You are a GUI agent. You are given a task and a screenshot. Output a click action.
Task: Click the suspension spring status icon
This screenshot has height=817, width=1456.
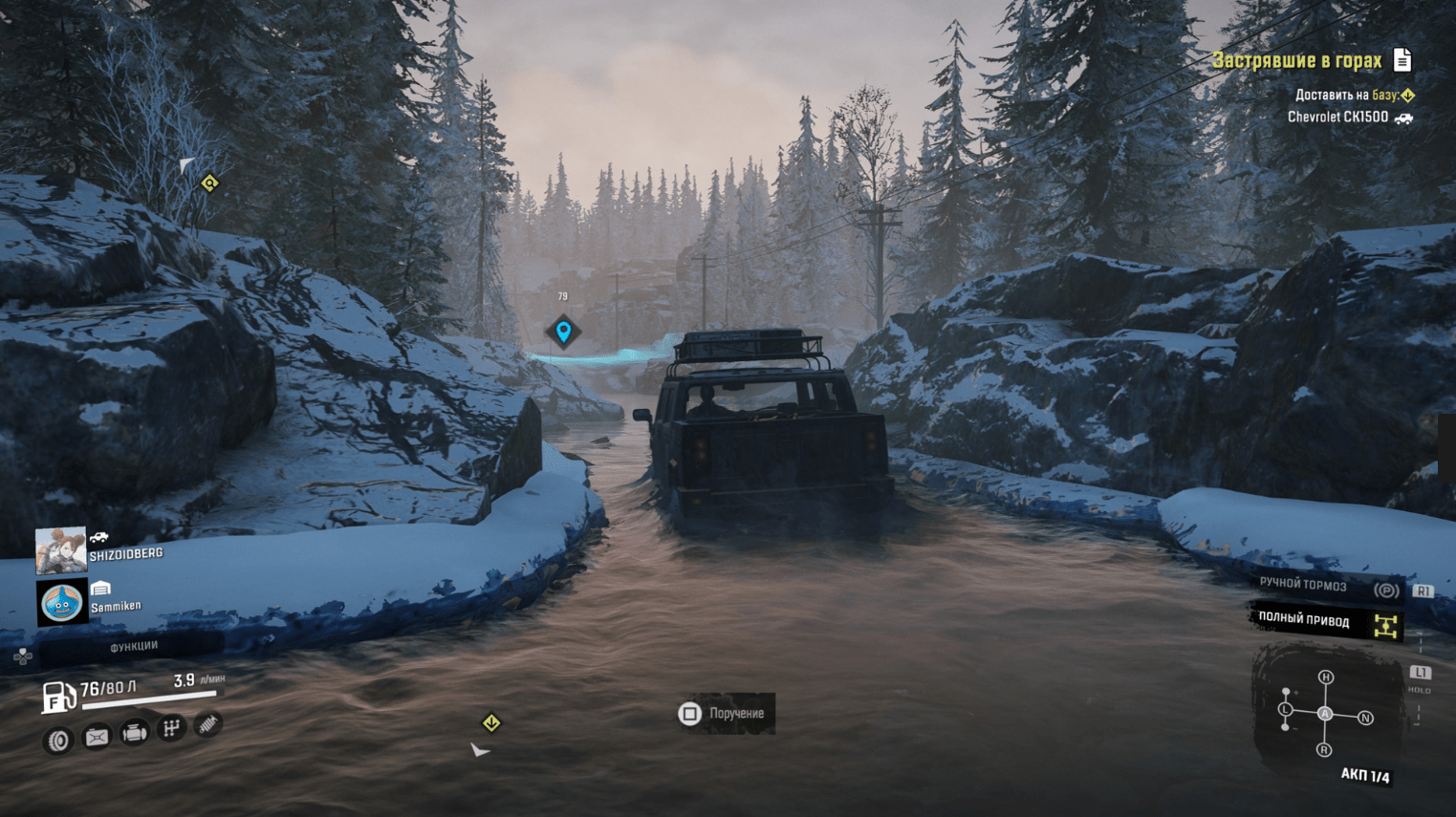(207, 725)
